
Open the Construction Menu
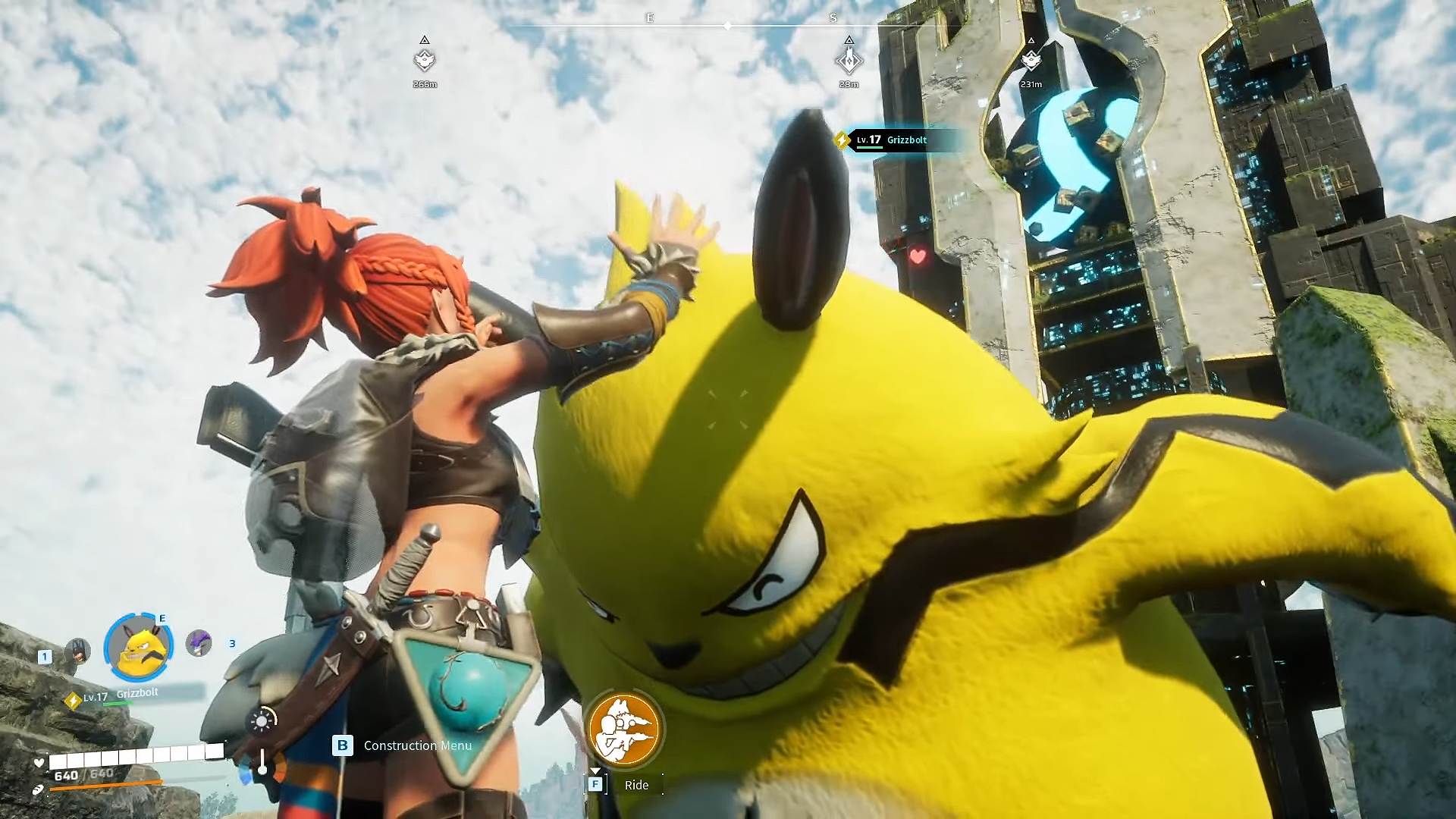417,745
